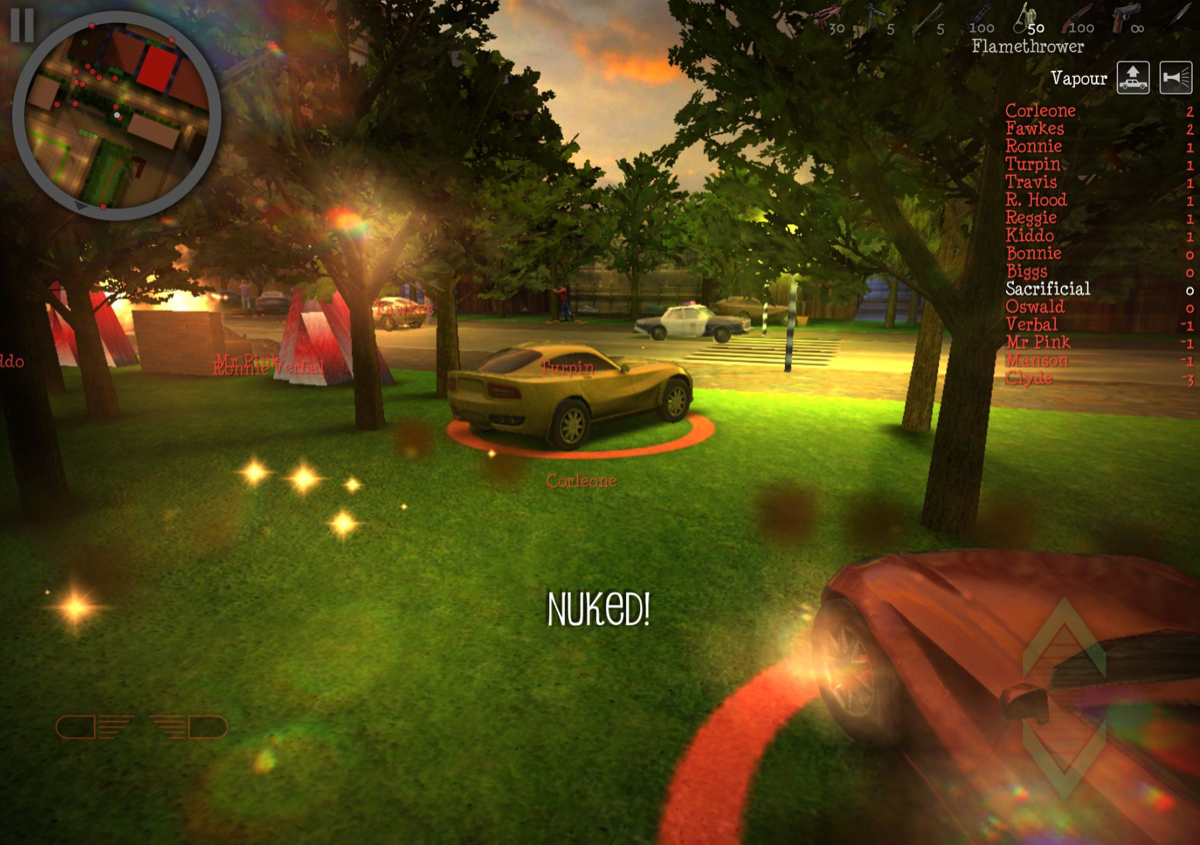Image resolution: width=1200 pixels, height=845 pixels.
Task: Pause the game with the pause button
Action: point(22,26)
